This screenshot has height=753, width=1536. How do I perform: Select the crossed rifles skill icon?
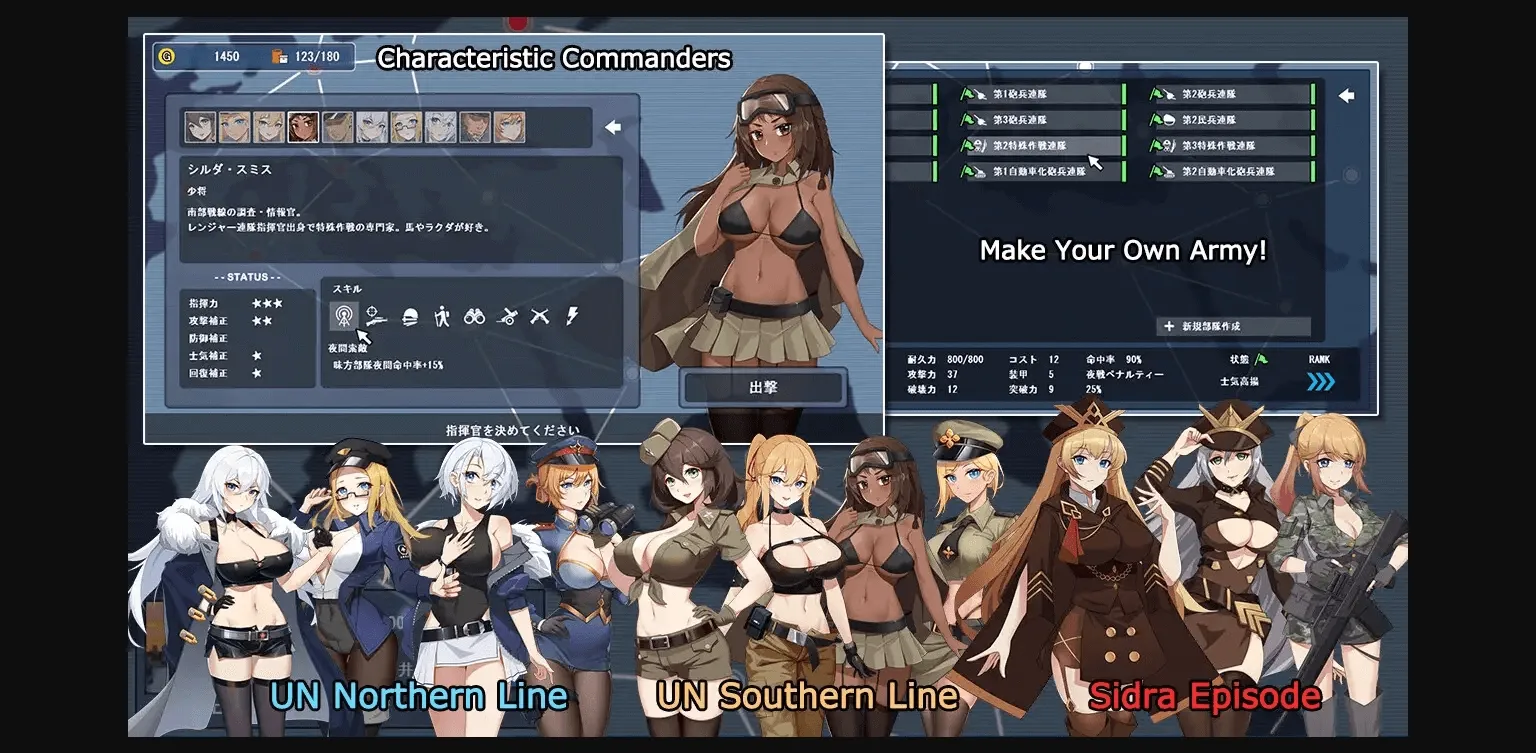coord(541,317)
